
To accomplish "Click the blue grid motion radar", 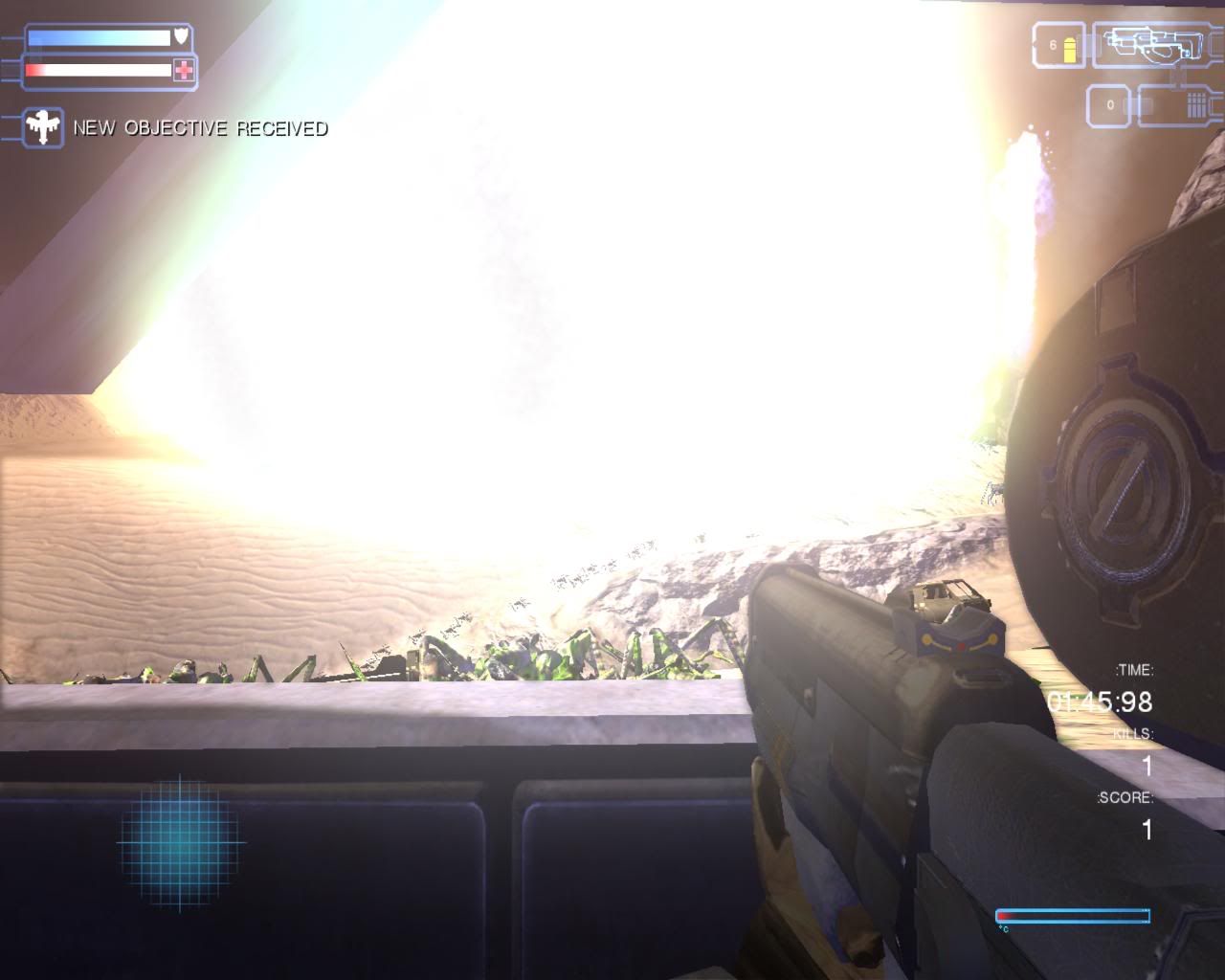I will tap(179, 842).
